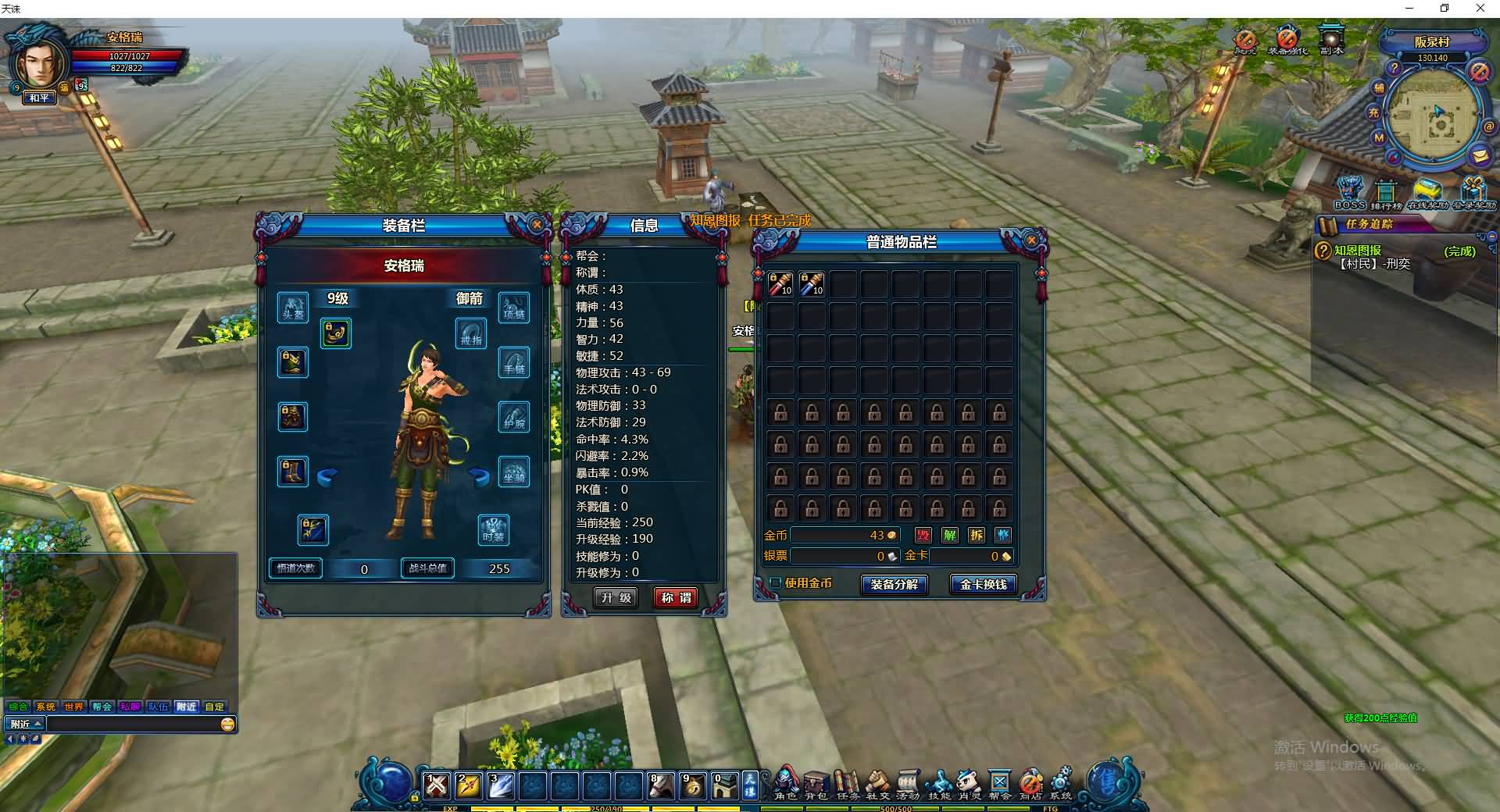Open the chat emoji picker smiley
1500x812 pixels.
(227, 725)
